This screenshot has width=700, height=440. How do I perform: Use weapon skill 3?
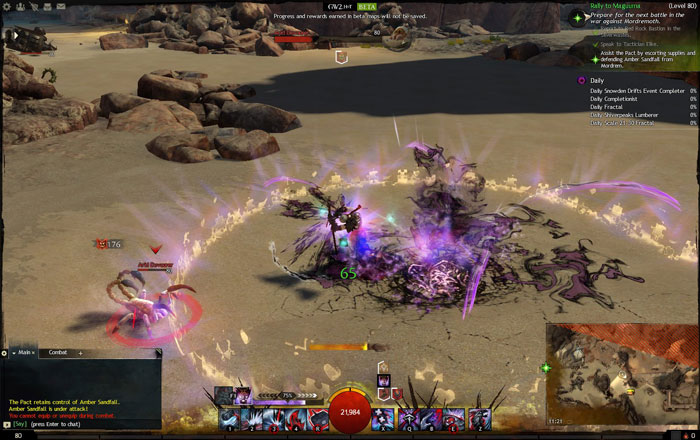point(274,420)
